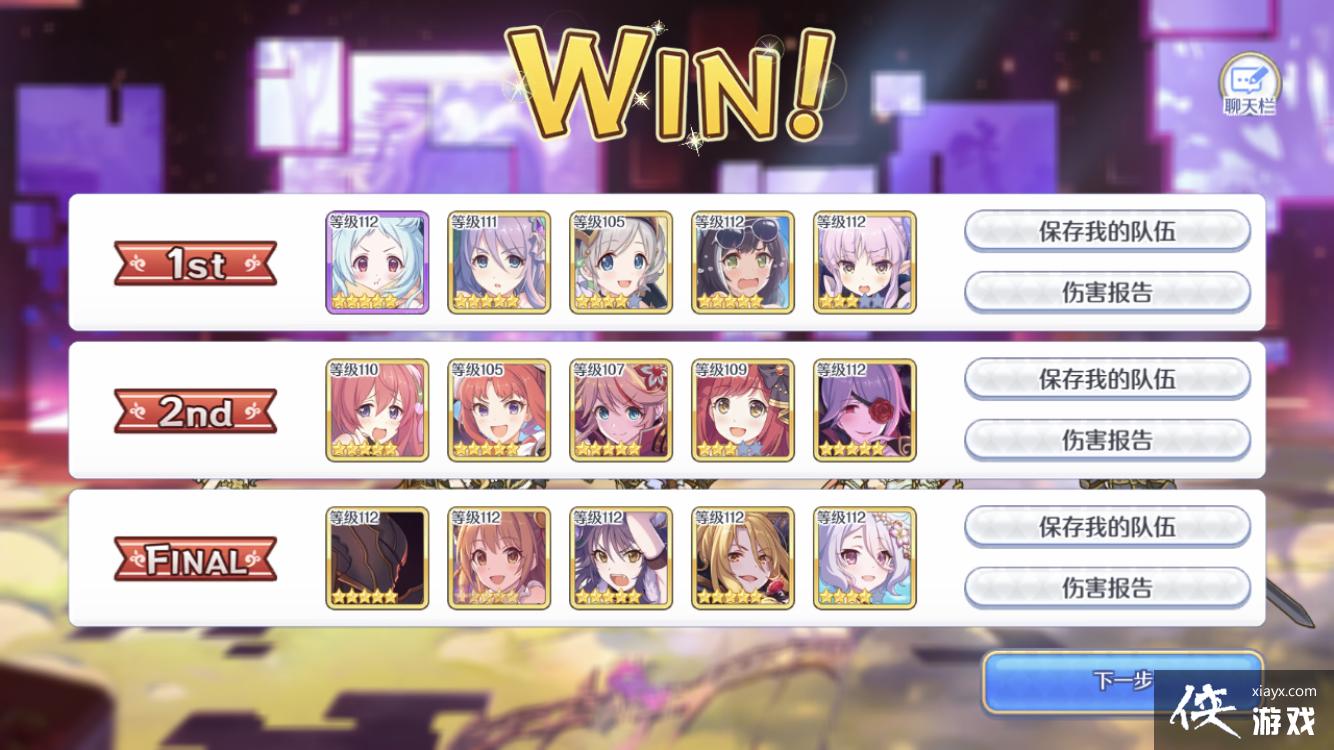The width and height of the screenshot is (1334, 750).
Task: Click the eyepatch rose character in 2nd team
Action: pos(864,411)
